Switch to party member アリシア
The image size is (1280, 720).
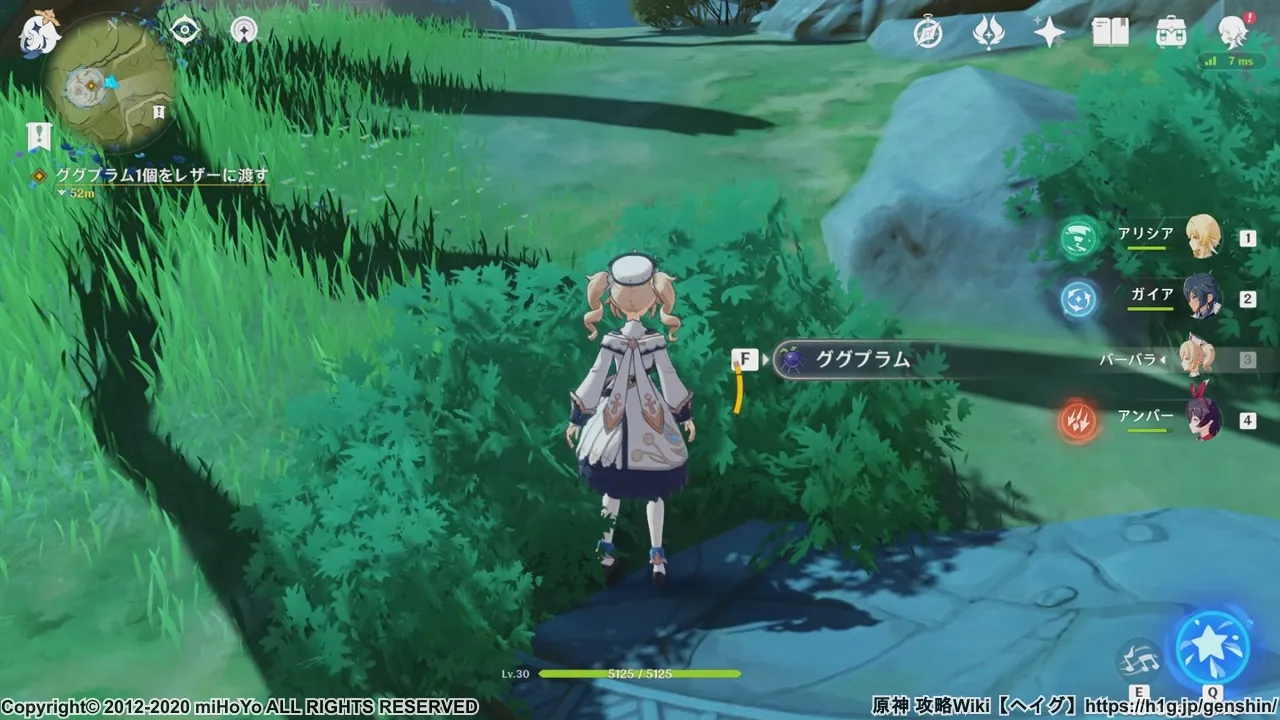point(1202,237)
